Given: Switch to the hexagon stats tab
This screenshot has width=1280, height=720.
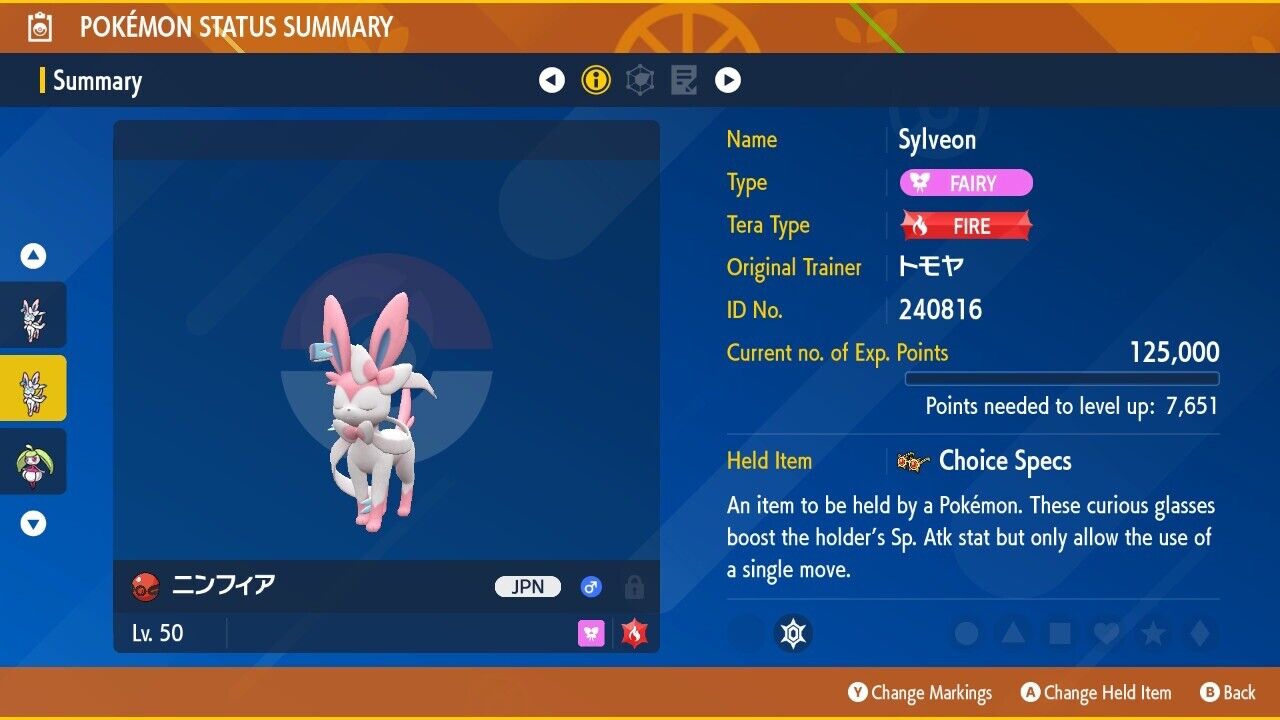Looking at the screenshot, I should click(x=640, y=80).
